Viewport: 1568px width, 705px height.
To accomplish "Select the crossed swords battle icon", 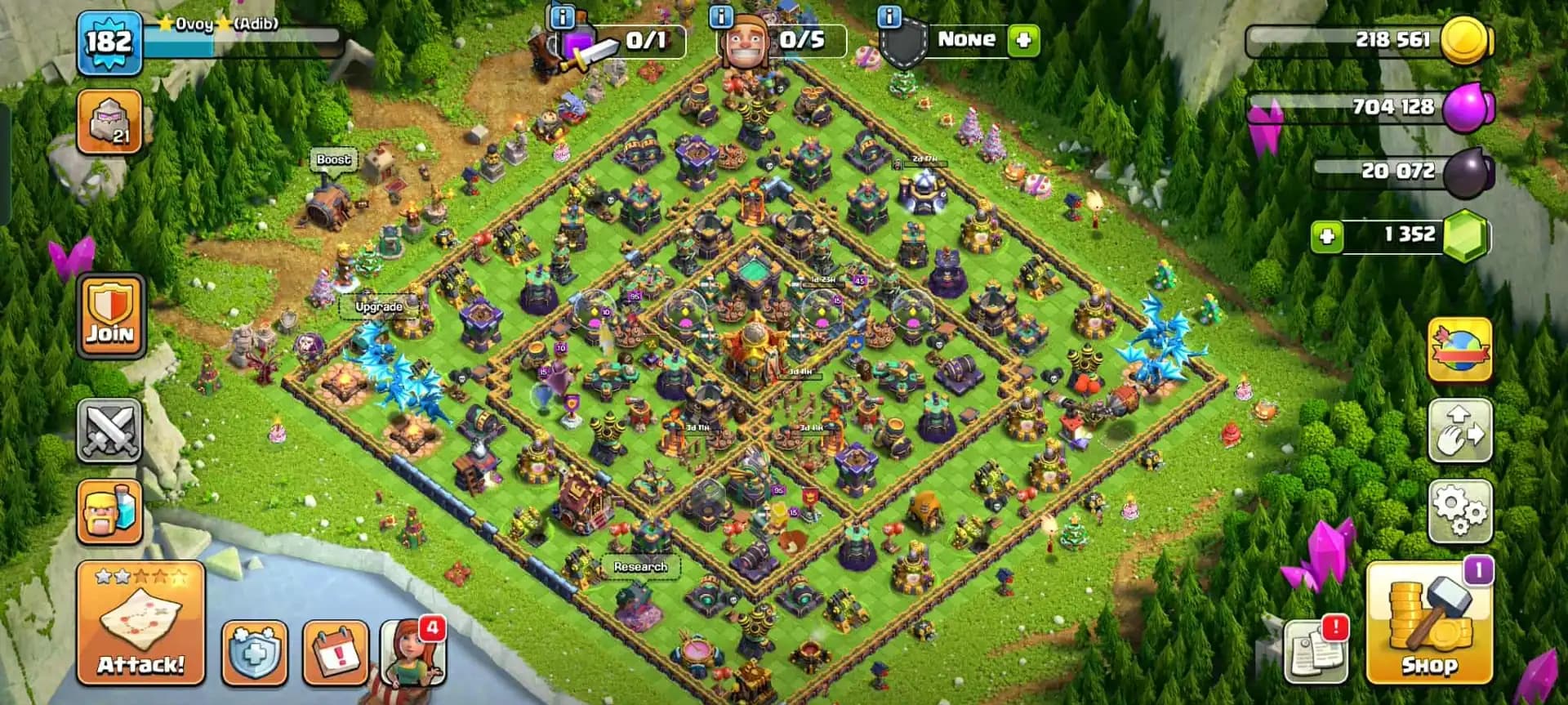I will pyautogui.click(x=110, y=431).
